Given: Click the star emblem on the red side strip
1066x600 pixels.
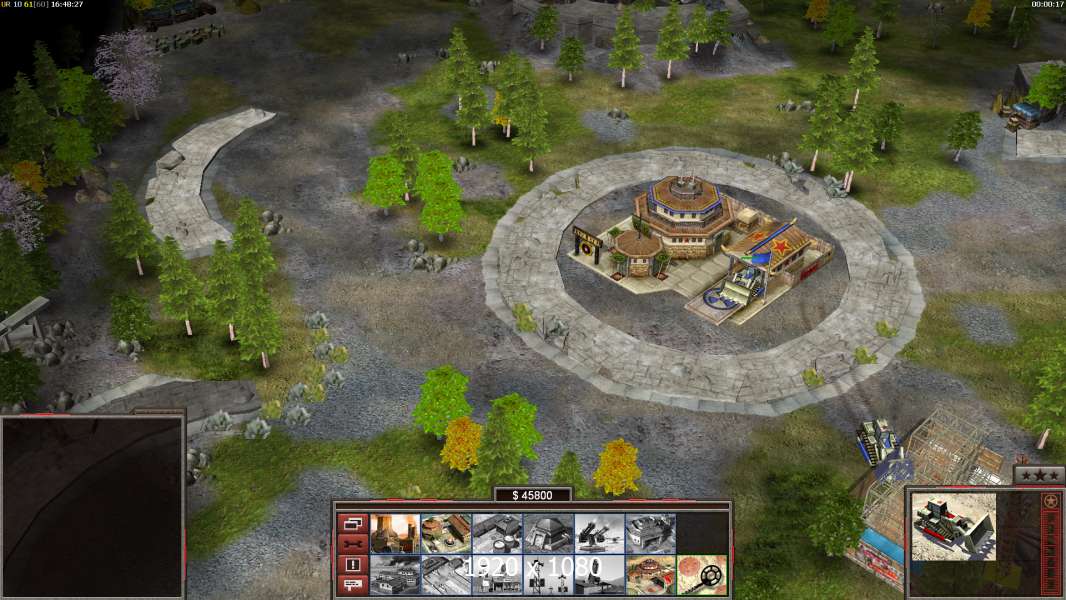Looking at the screenshot, I should (x=1050, y=500).
